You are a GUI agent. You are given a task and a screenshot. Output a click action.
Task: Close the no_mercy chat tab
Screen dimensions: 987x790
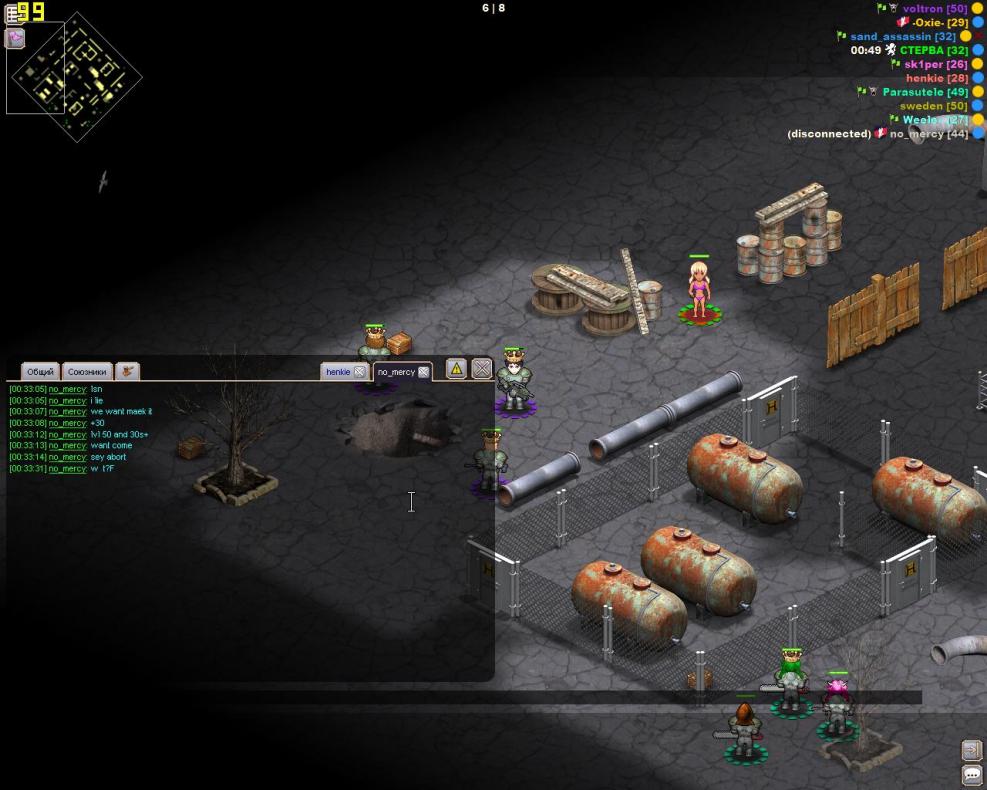[x=424, y=372]
